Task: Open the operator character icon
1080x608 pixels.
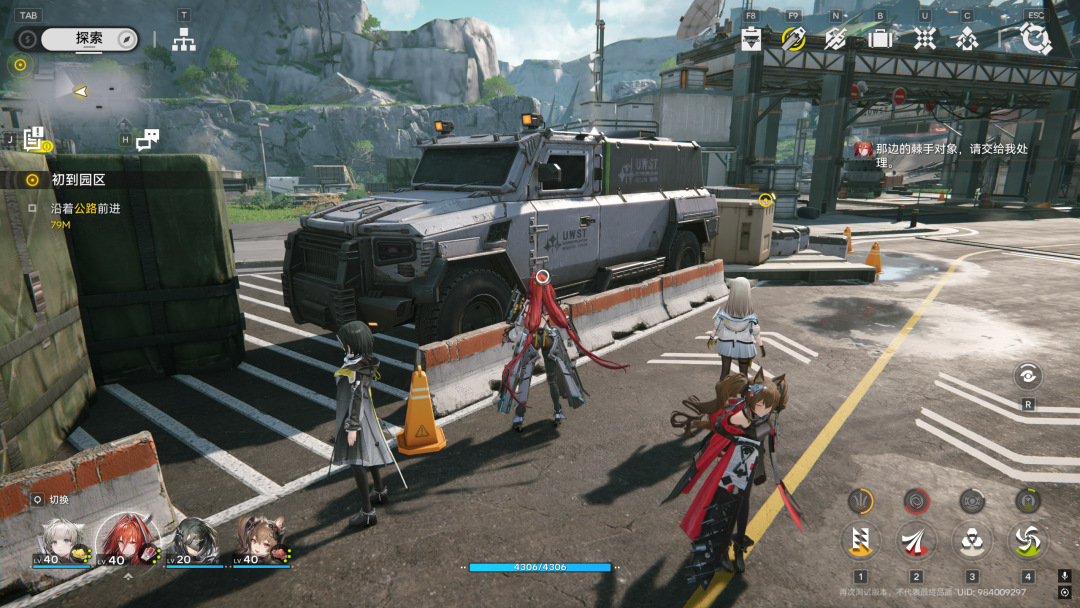Action: [x=967, y=39]
